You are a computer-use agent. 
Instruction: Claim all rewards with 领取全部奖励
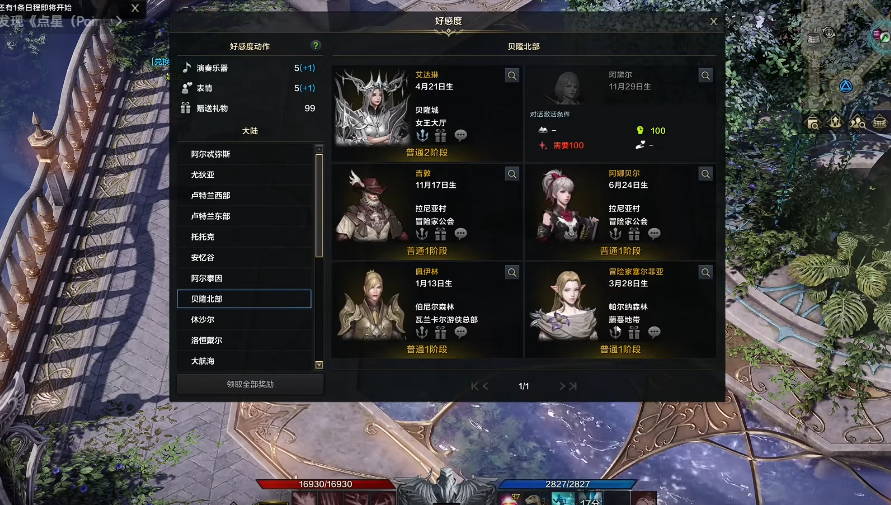click(250, 384)
